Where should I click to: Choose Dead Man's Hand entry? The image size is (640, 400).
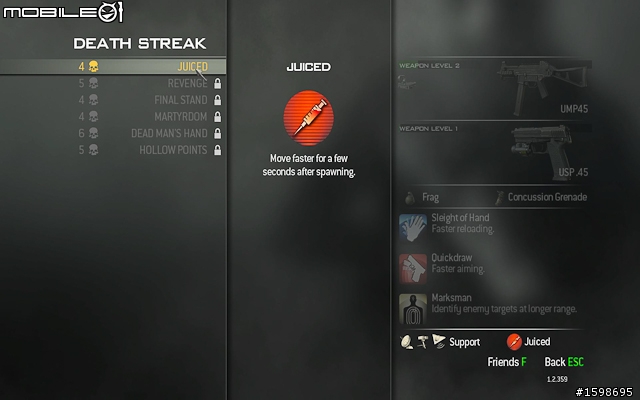[150, 133]
